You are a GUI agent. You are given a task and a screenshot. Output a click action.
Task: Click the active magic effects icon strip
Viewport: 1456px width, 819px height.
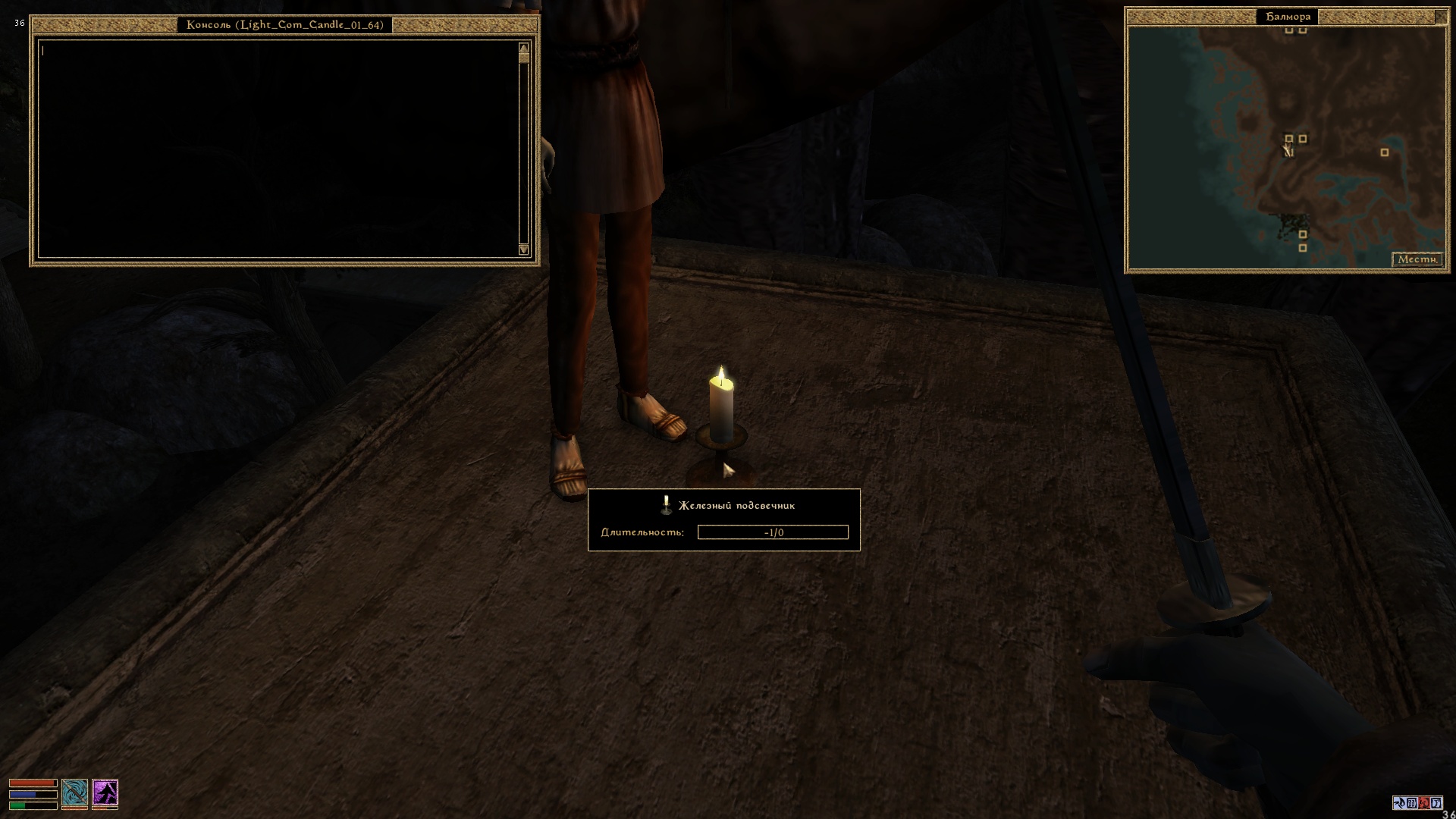point(1417,803)
